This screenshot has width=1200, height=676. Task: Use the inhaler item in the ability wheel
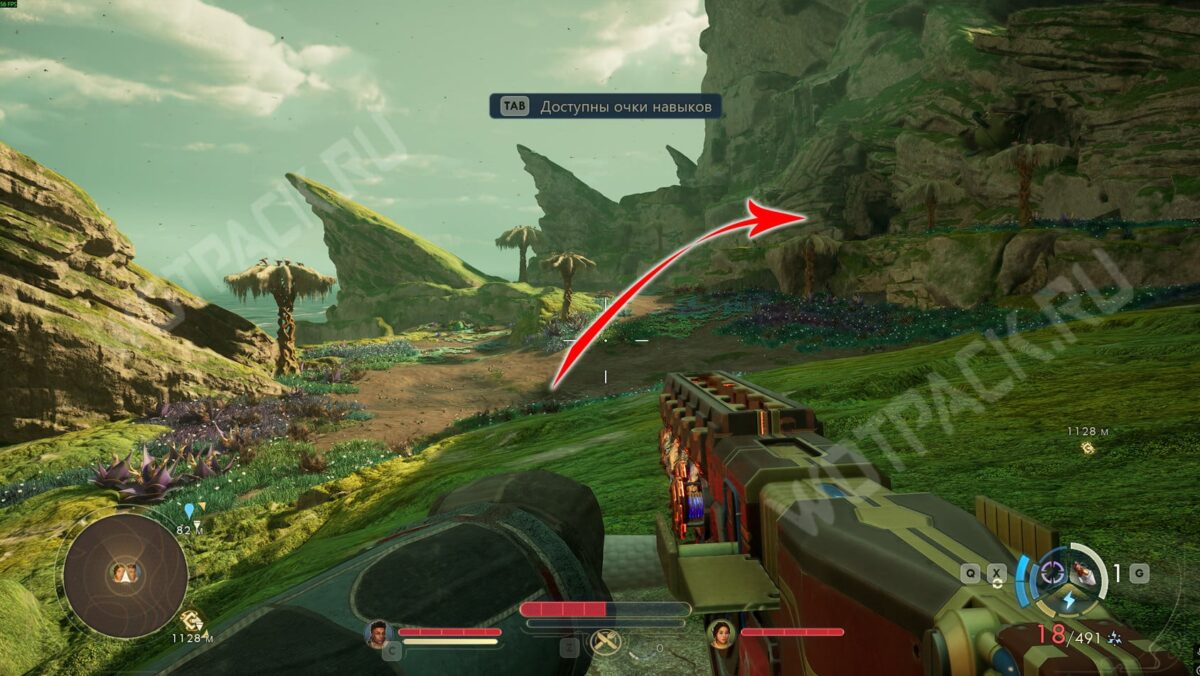pos(1082,572)
